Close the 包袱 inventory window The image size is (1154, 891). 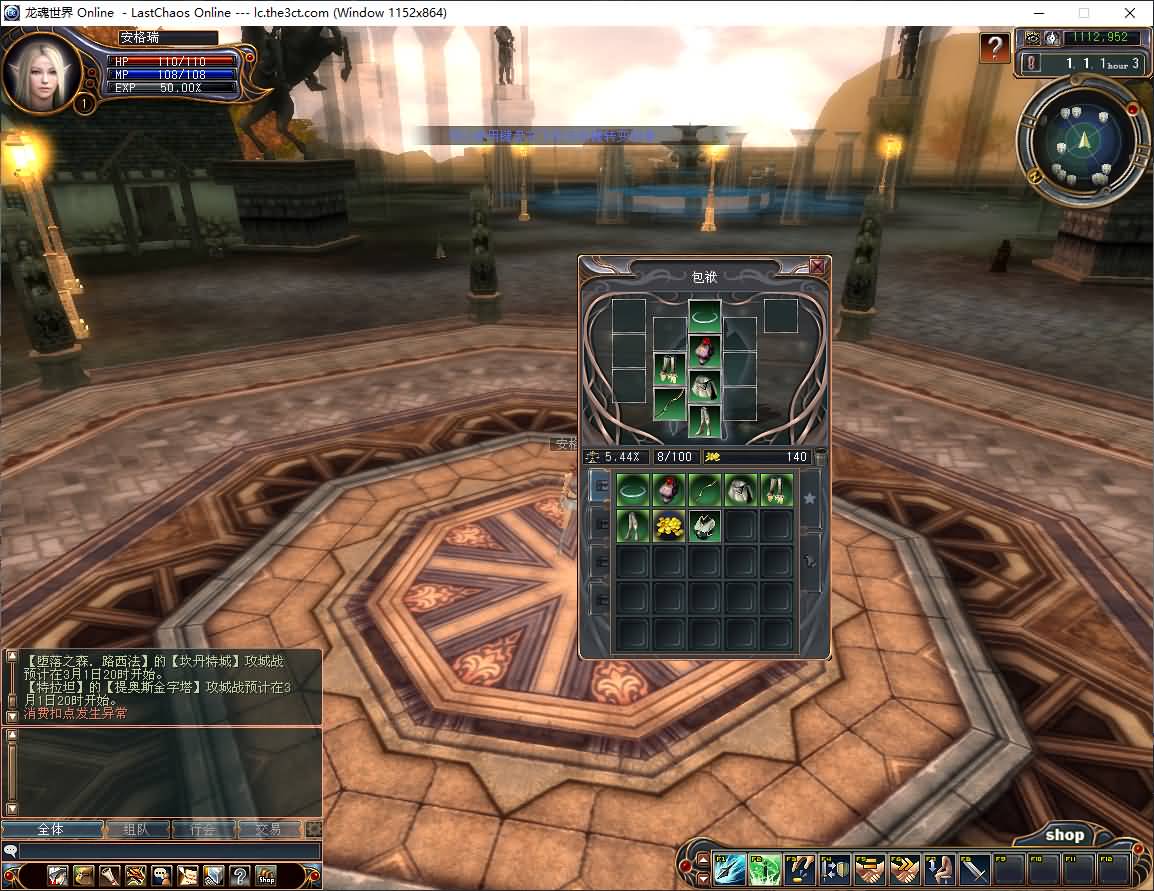(817, 266)
